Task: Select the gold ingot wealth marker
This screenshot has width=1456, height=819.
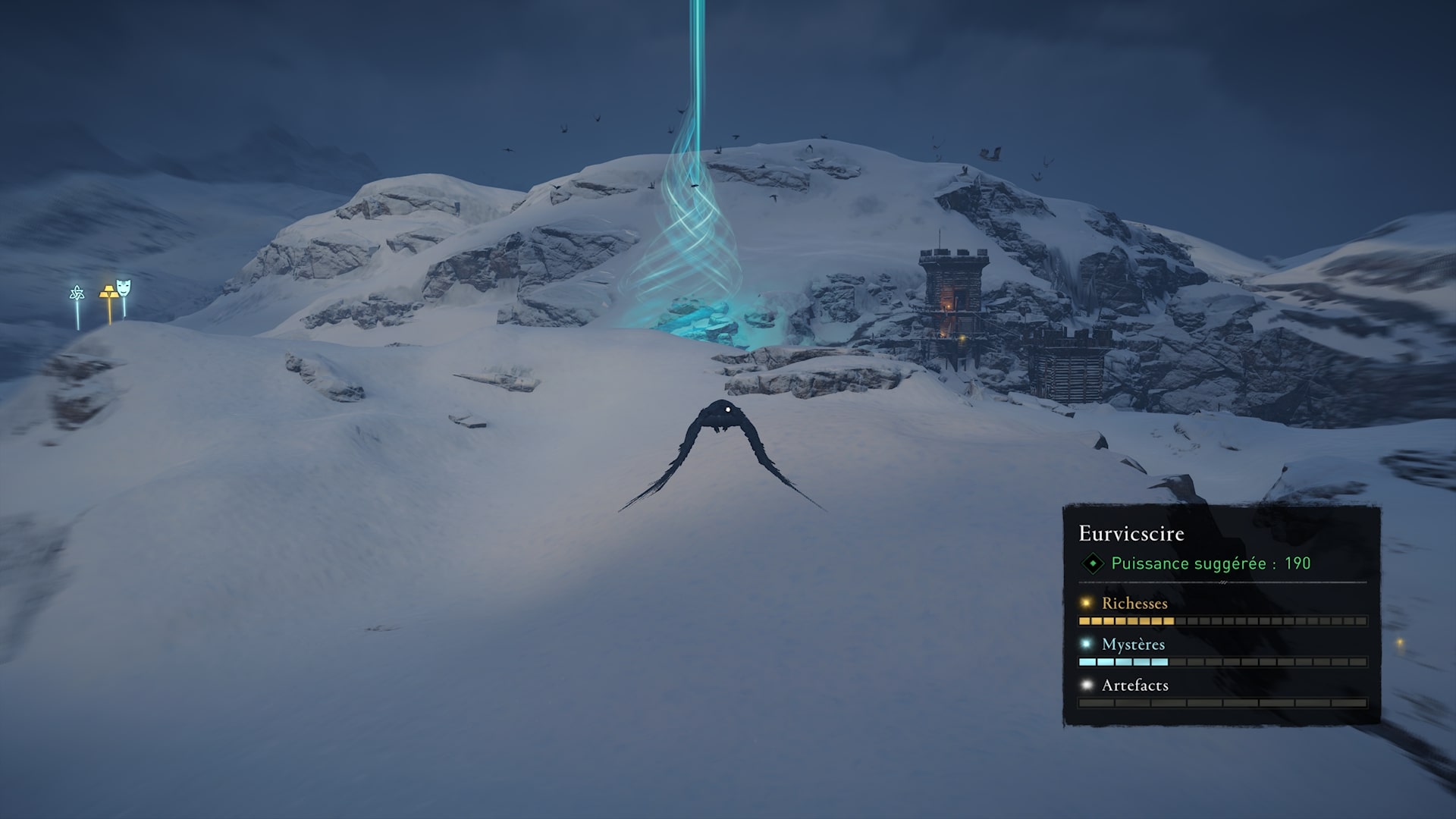Action: click(108, 292)
